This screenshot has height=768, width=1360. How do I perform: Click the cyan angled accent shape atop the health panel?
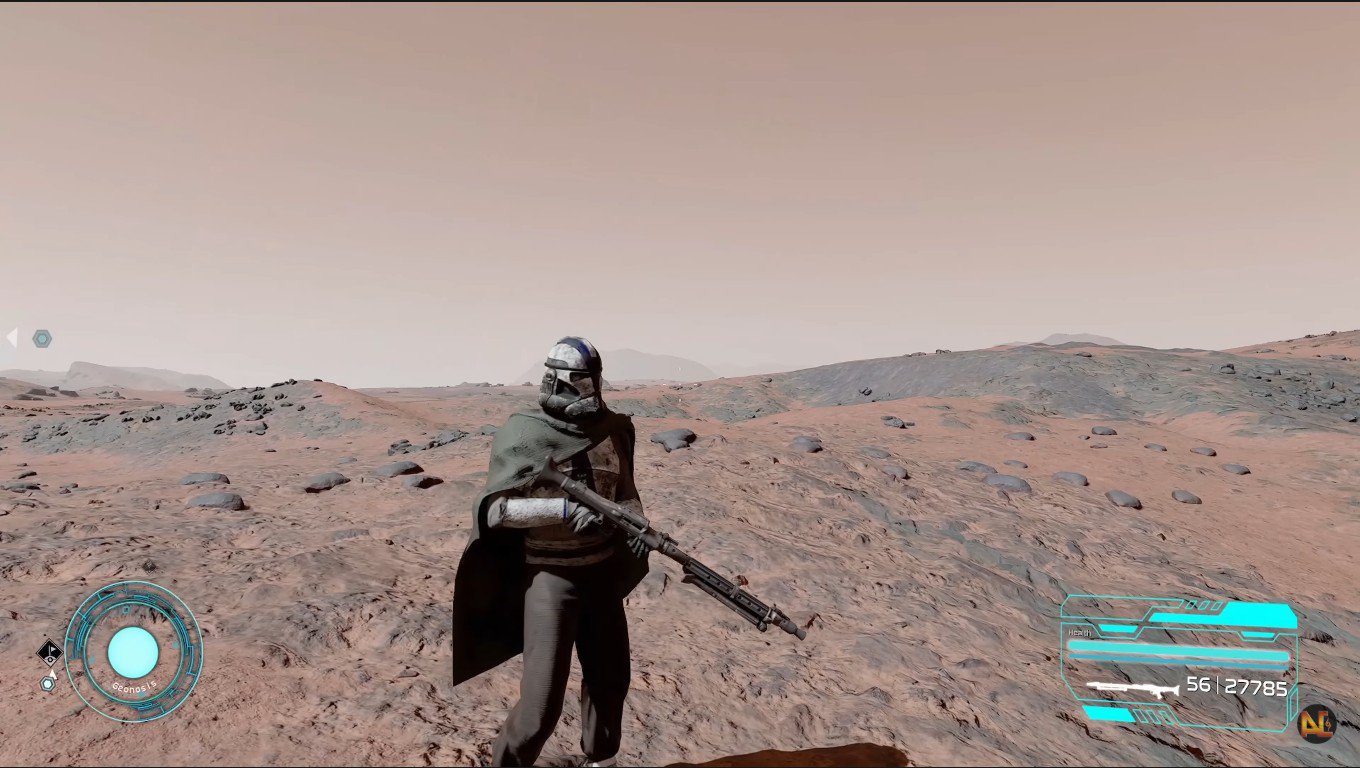click(1257, 612)
